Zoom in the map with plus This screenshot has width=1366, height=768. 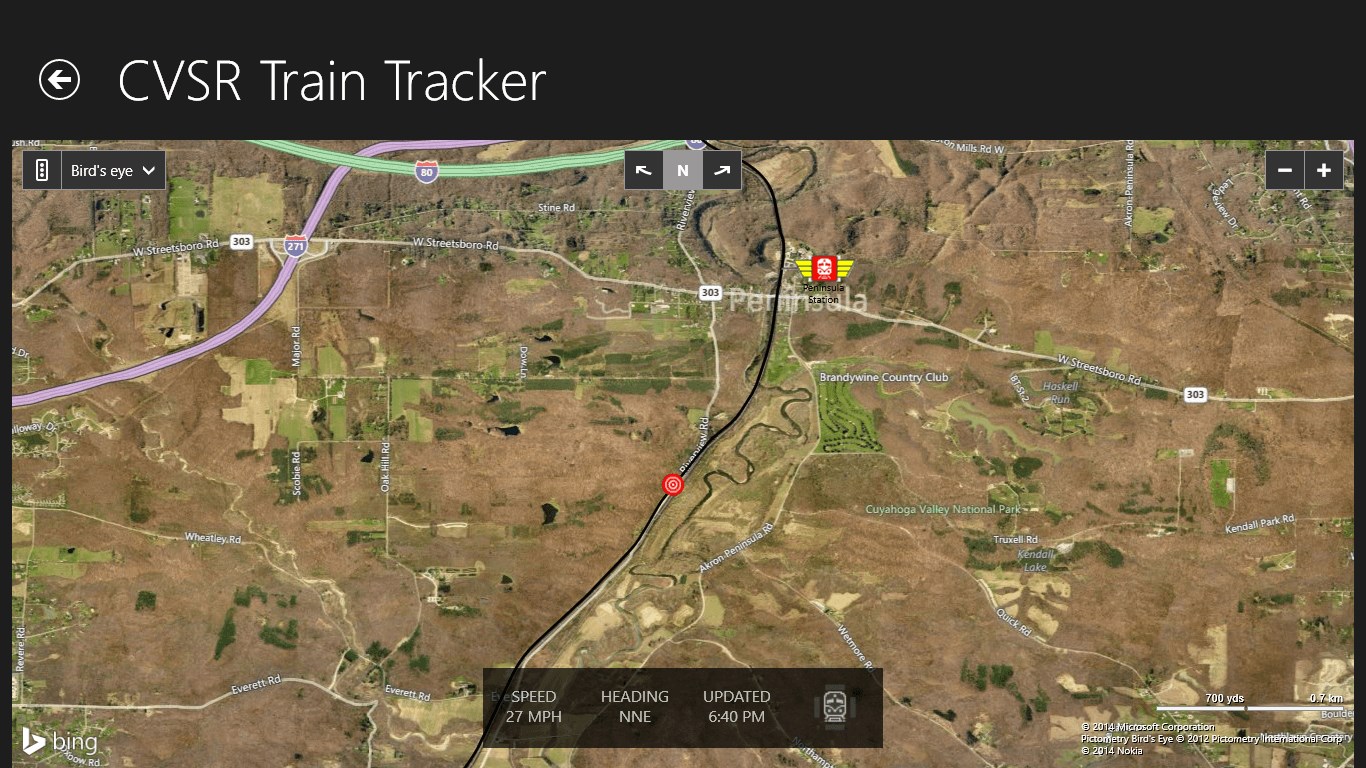[1323, 171]
